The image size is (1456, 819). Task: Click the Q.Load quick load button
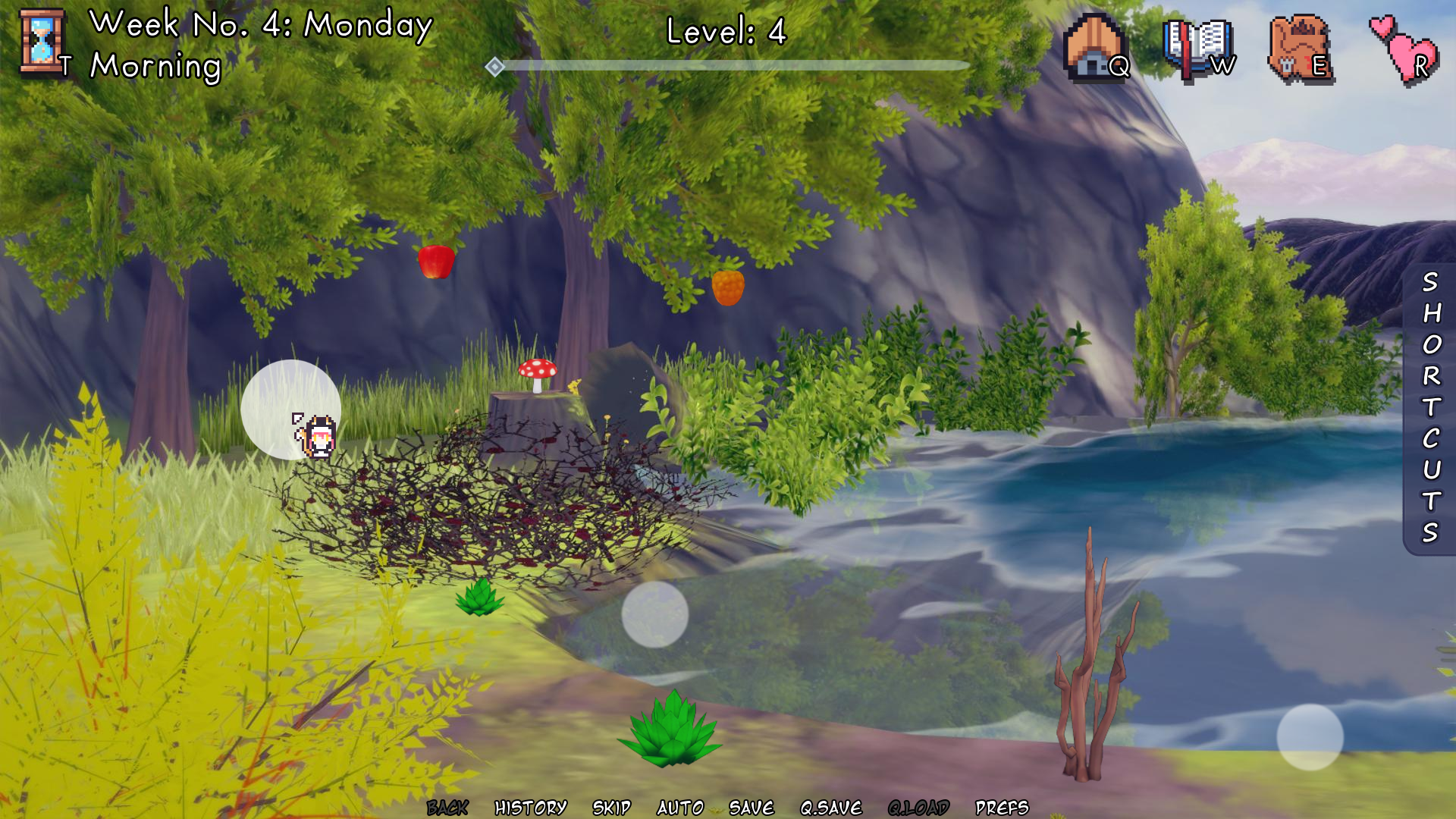tap(918, 808)
